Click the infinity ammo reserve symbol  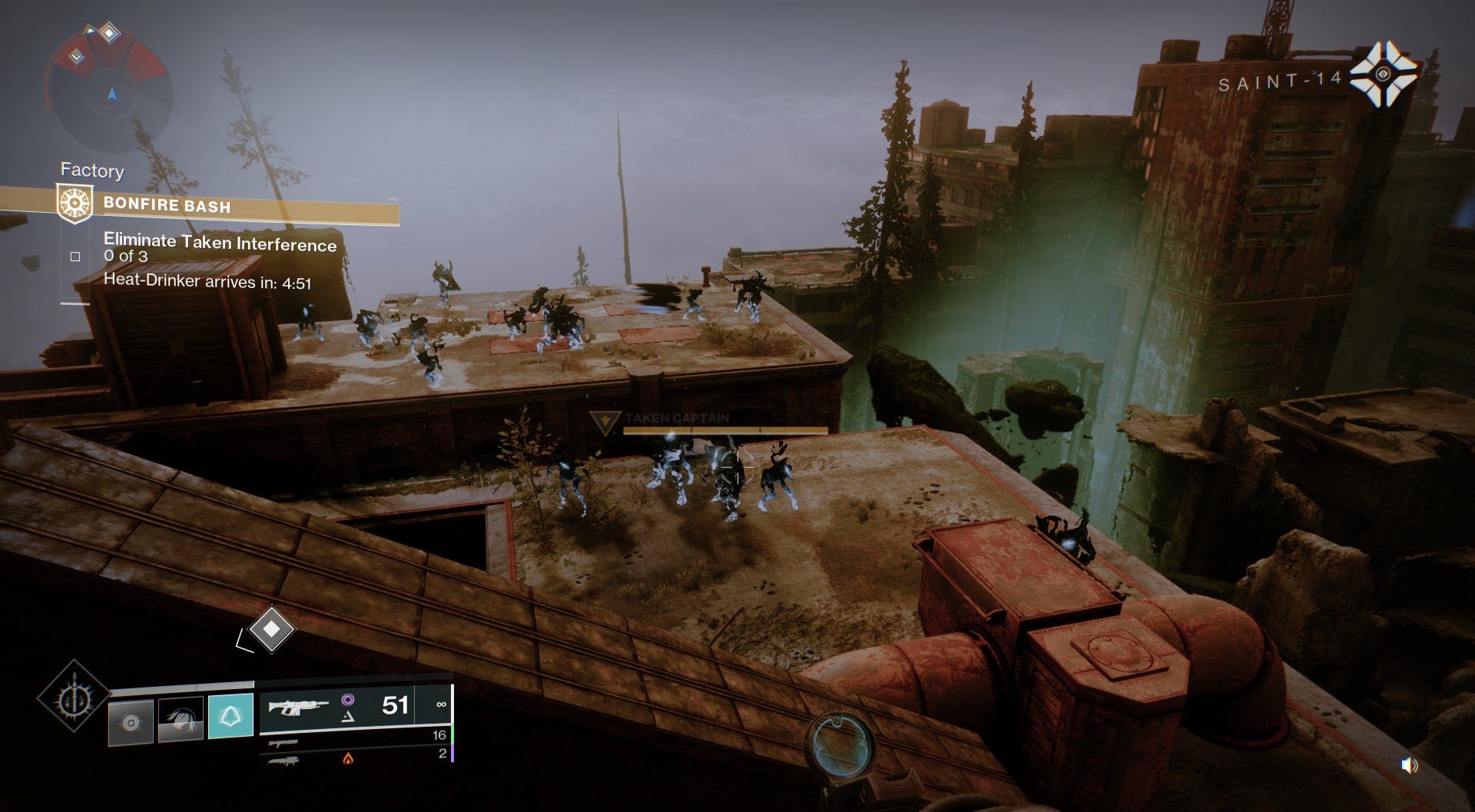442,704
